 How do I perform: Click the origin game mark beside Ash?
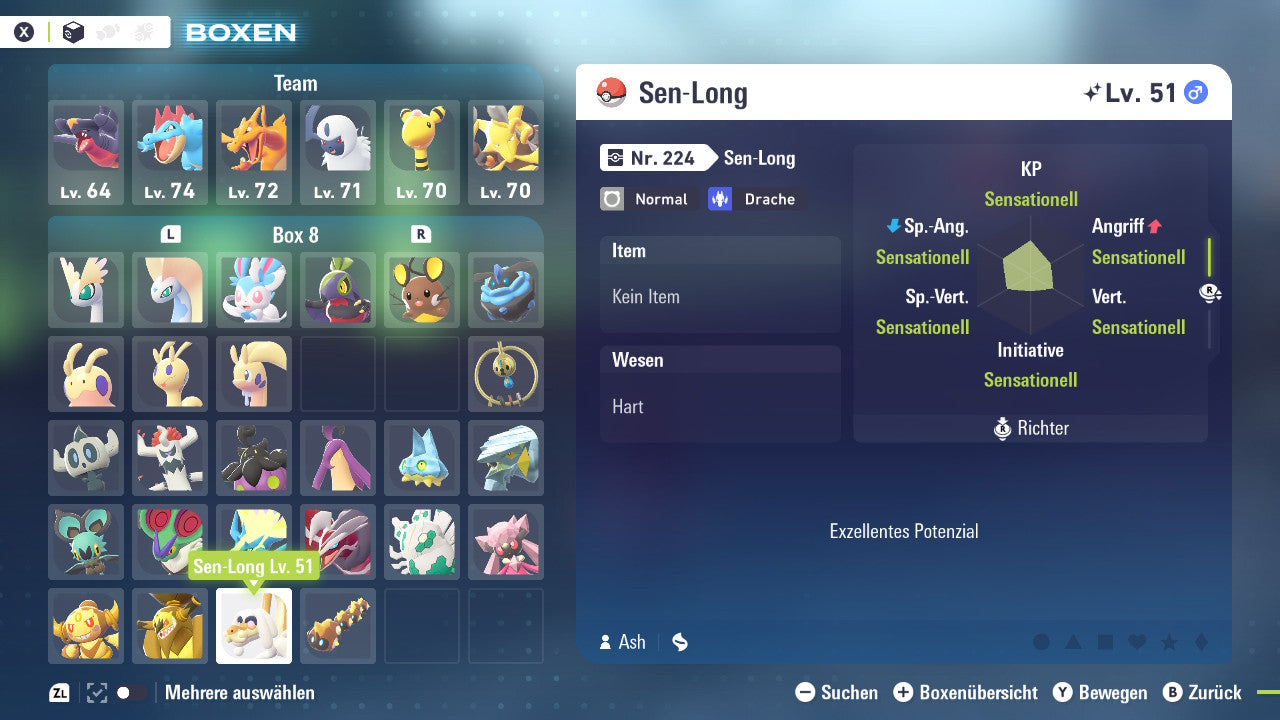(679, 642)
